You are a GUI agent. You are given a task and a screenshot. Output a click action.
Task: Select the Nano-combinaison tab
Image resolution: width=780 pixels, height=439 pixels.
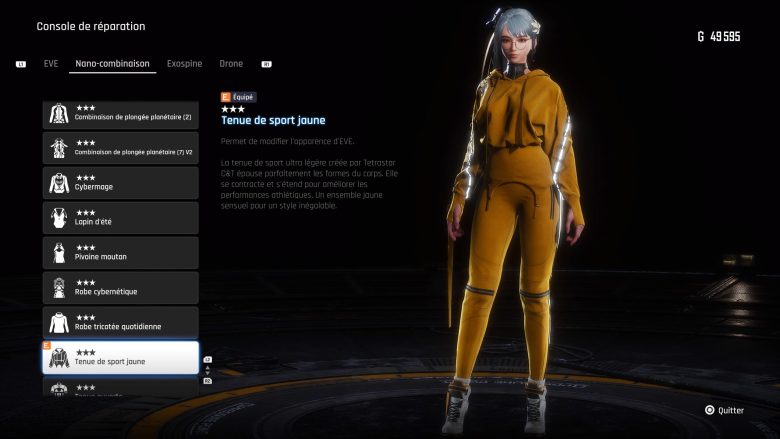(112, 64)
